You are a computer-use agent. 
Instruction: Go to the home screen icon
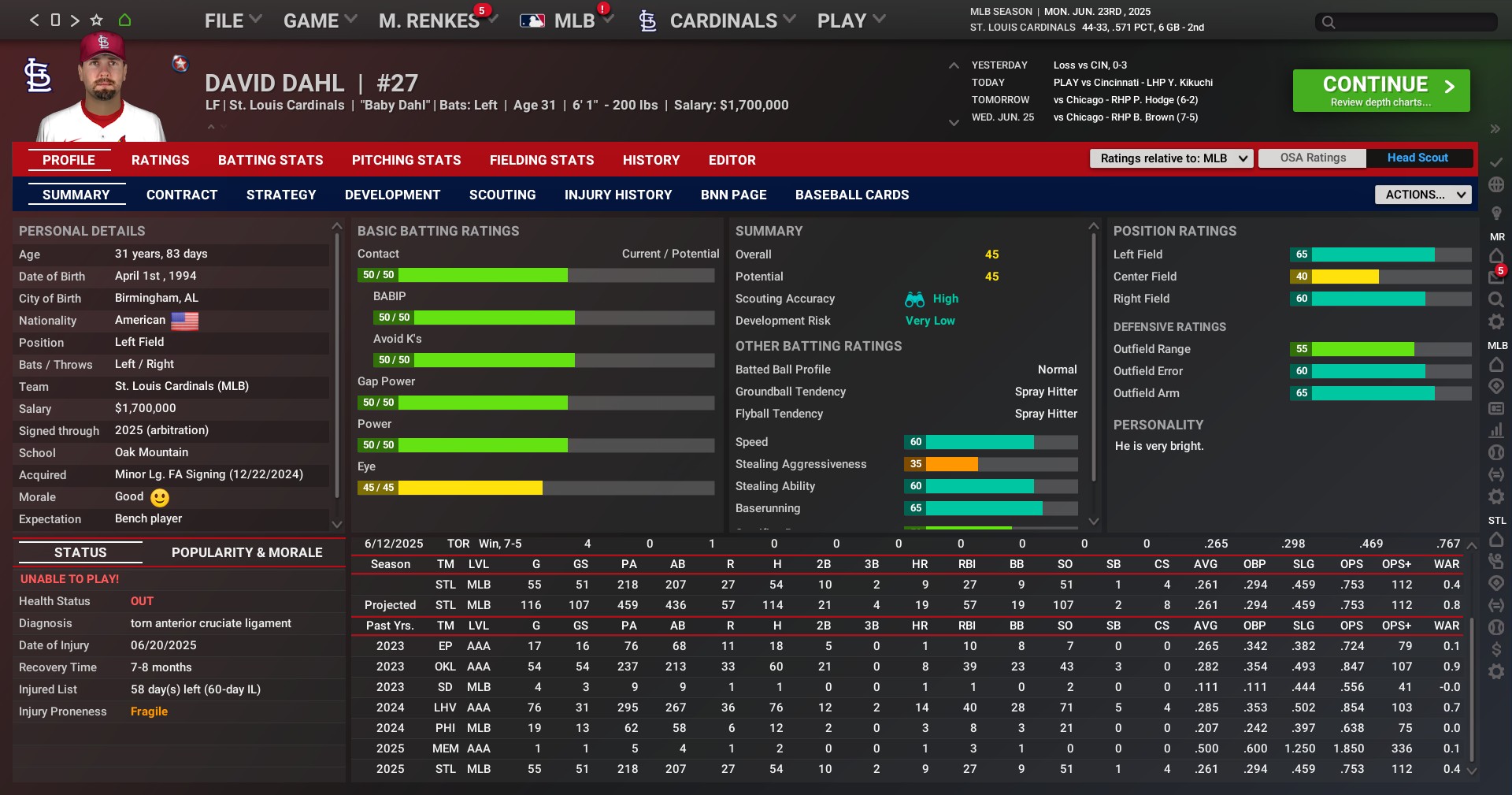pos(124,20)
